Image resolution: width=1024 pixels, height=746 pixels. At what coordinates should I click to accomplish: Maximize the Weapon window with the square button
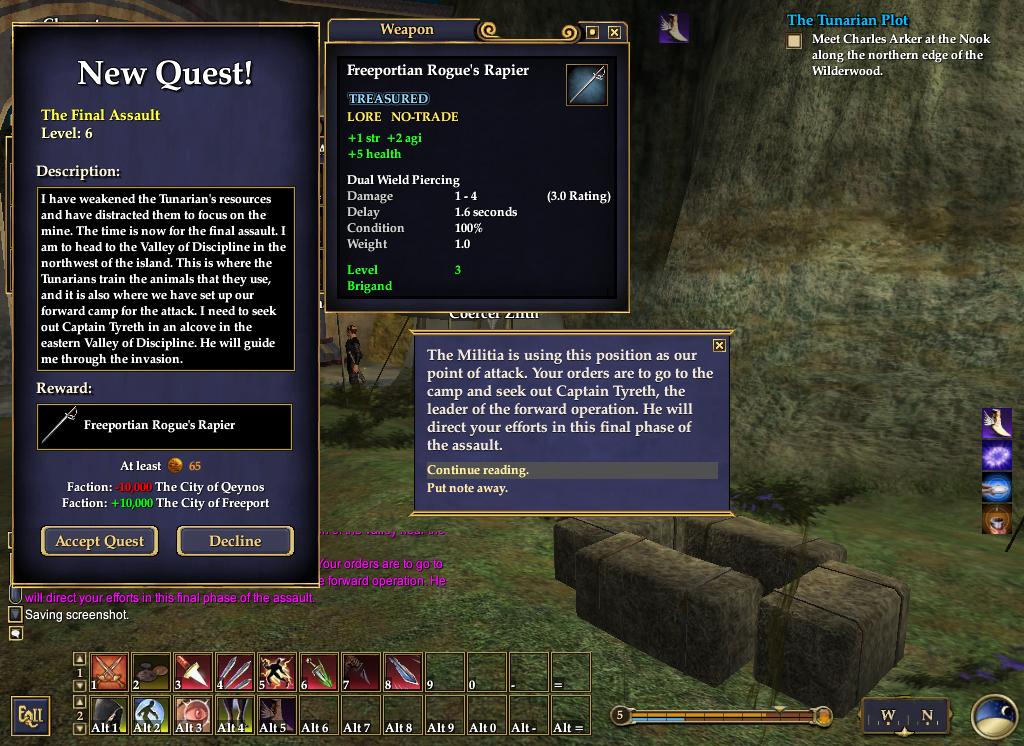point(592,32)
